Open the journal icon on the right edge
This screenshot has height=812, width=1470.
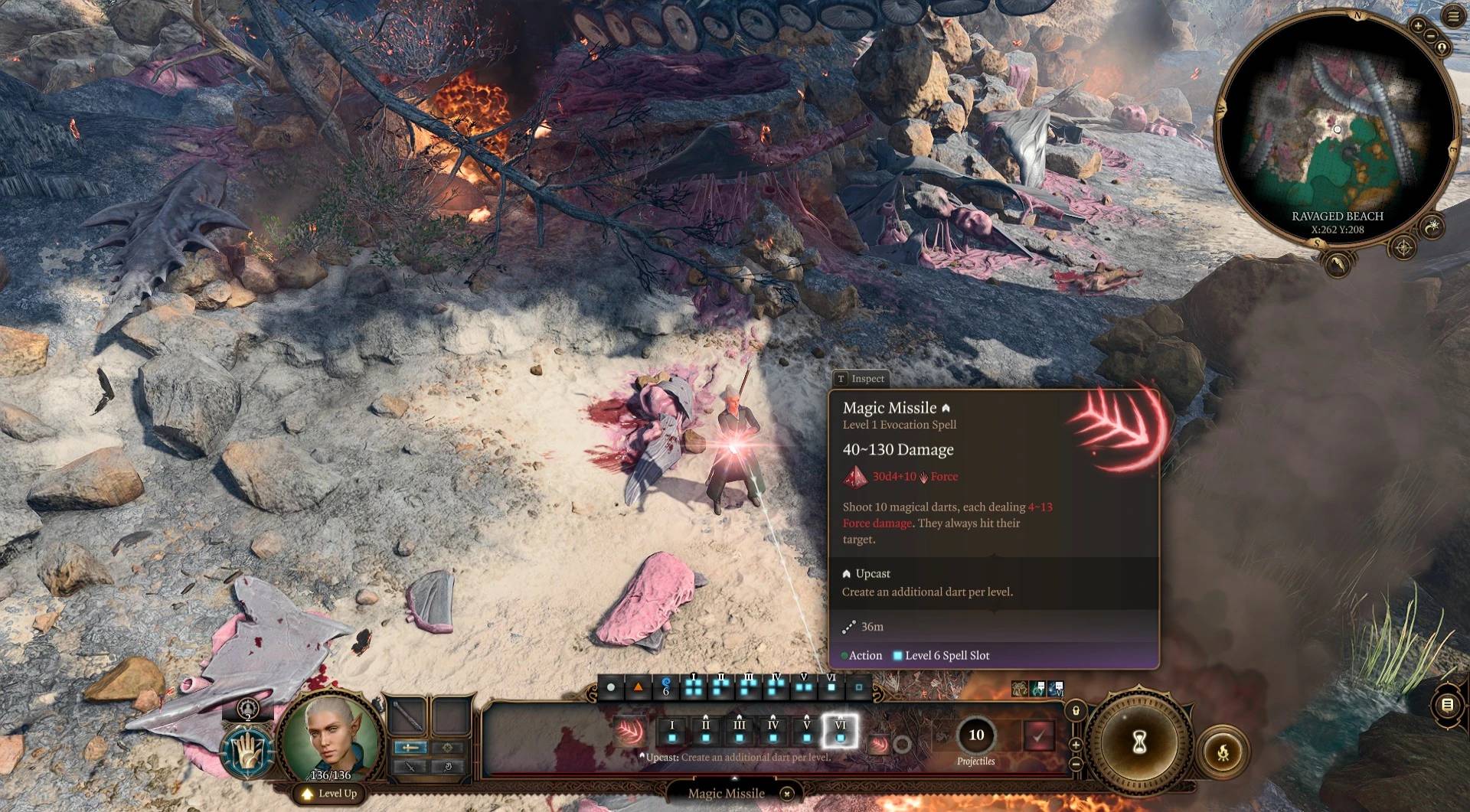coord(1447,705)
